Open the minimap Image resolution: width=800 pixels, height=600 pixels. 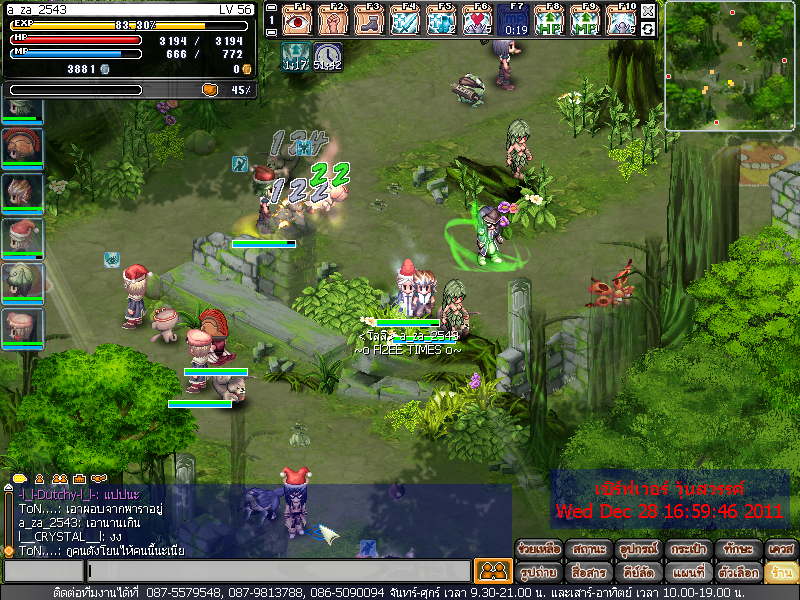point(730,65)
